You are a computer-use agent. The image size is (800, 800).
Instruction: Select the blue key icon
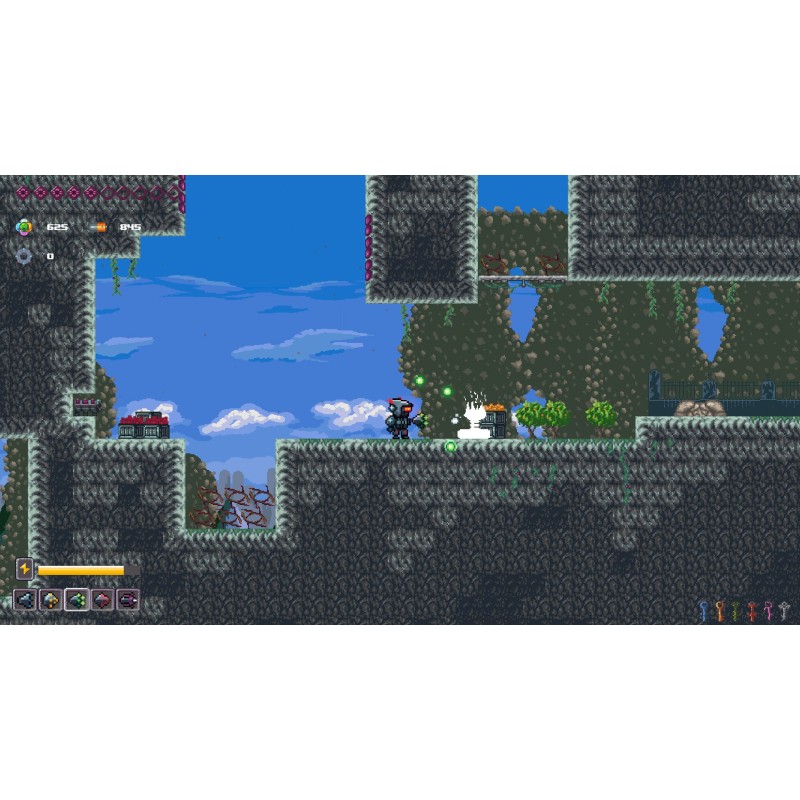pos(703,610)
